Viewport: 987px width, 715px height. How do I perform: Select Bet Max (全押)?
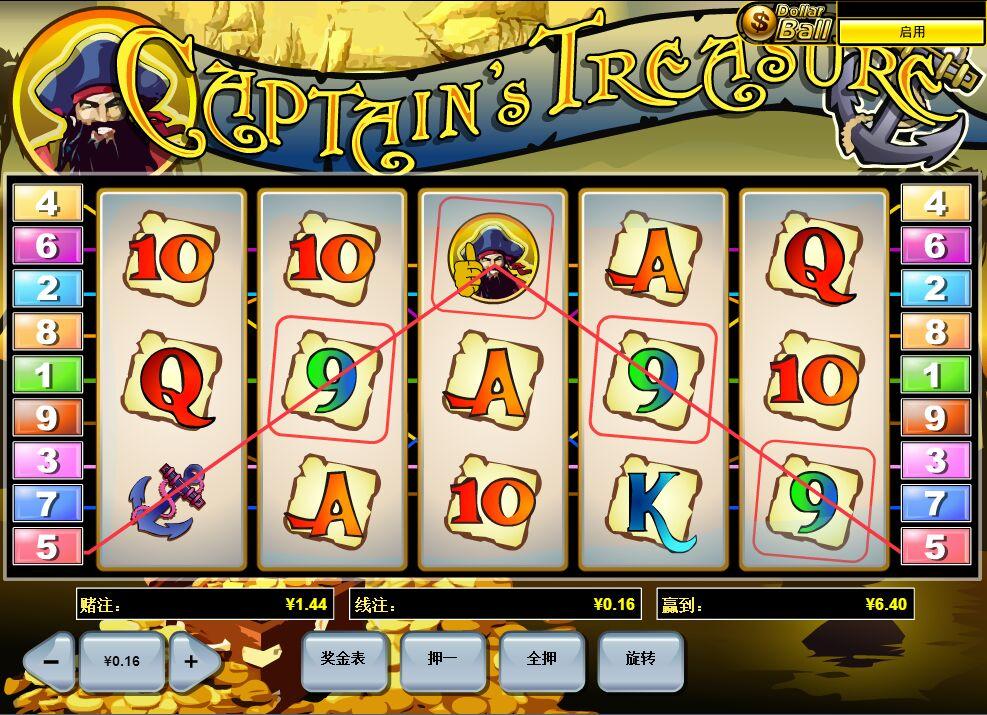tap(541, 659)
